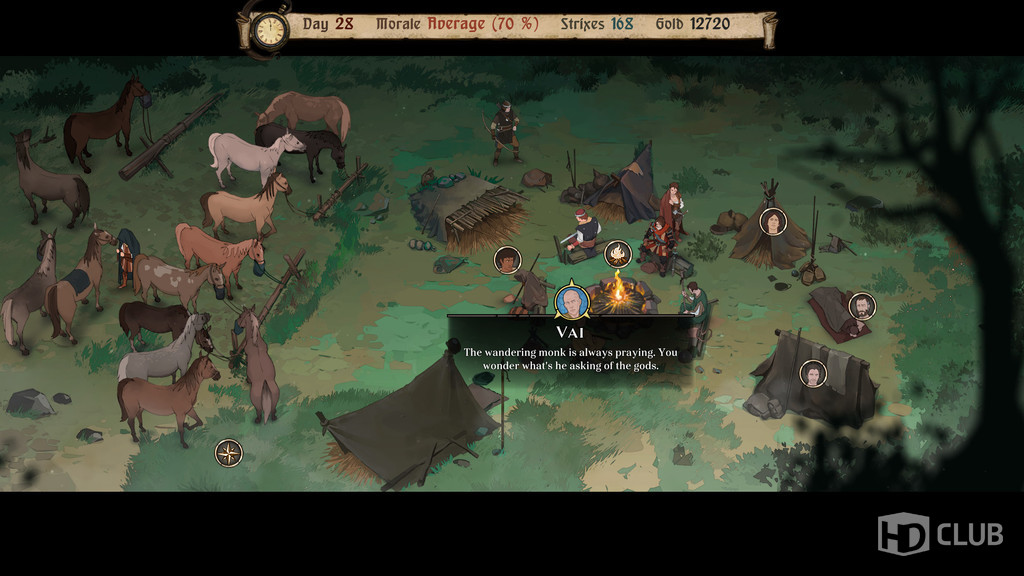Click the compass icon near the horses
This screenshot has height=576, width=1024.
coord(229,453)
